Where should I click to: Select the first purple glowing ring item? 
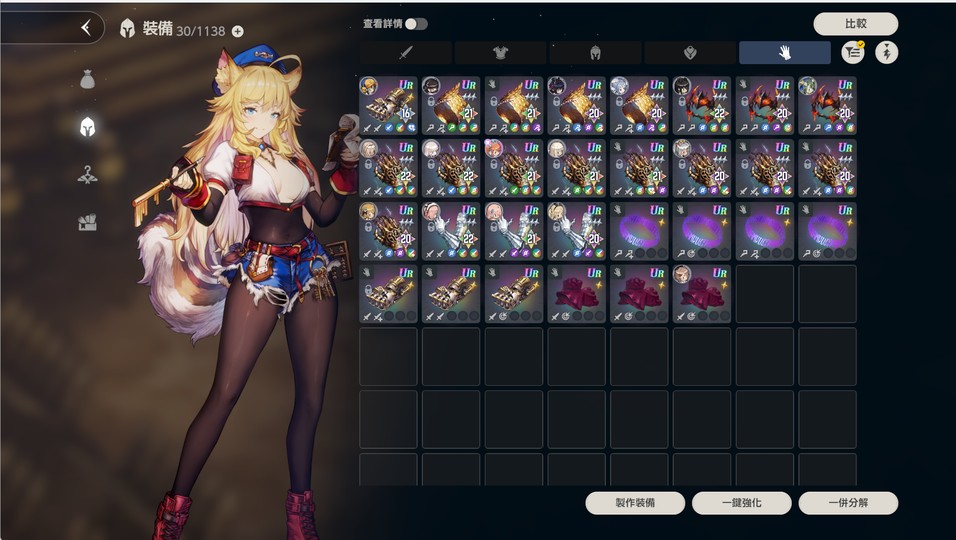[639, 231]
